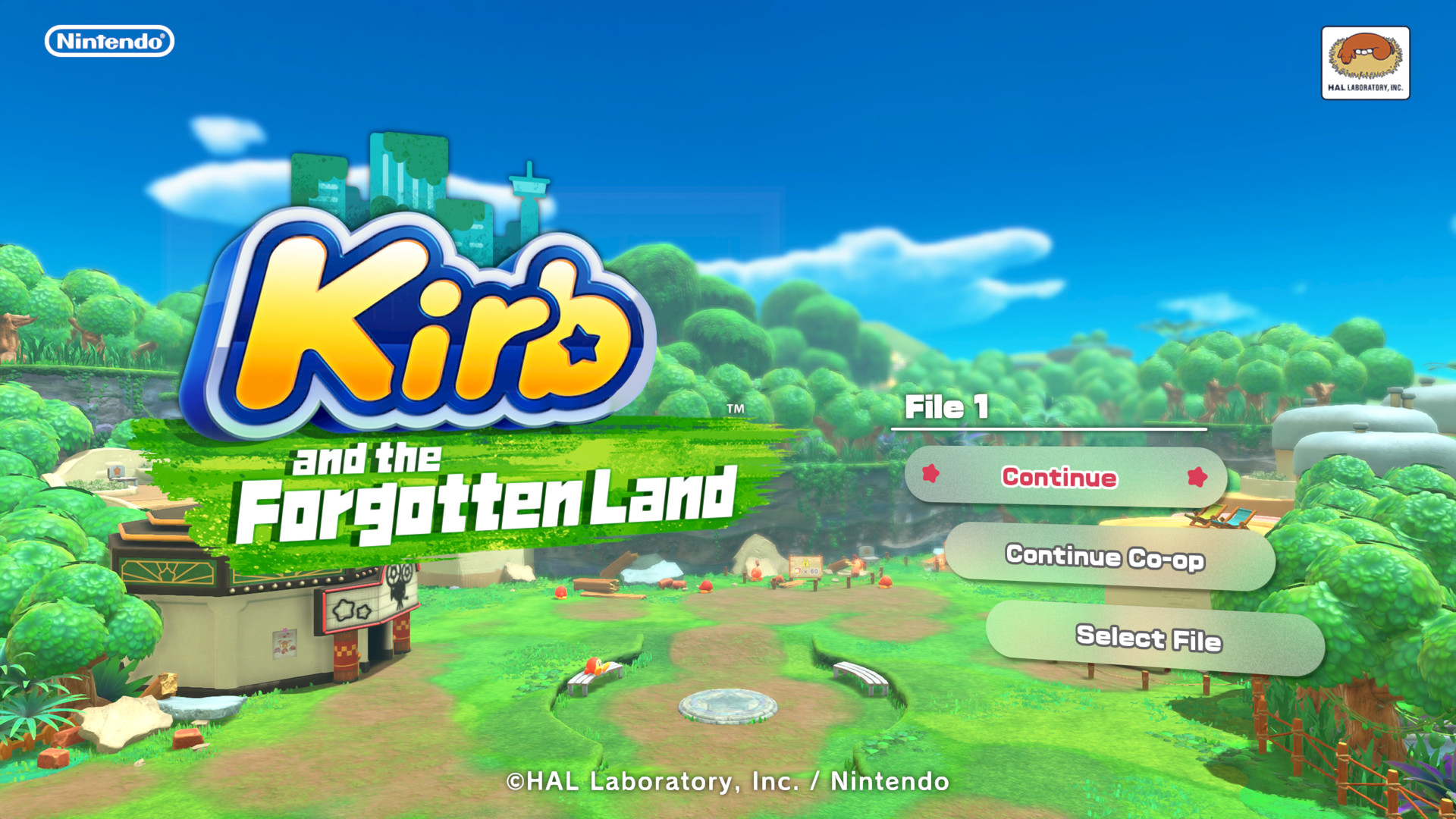Select the right star icon beside Continue
This screenshot has width=1456, height=819.
point(1197,478)
